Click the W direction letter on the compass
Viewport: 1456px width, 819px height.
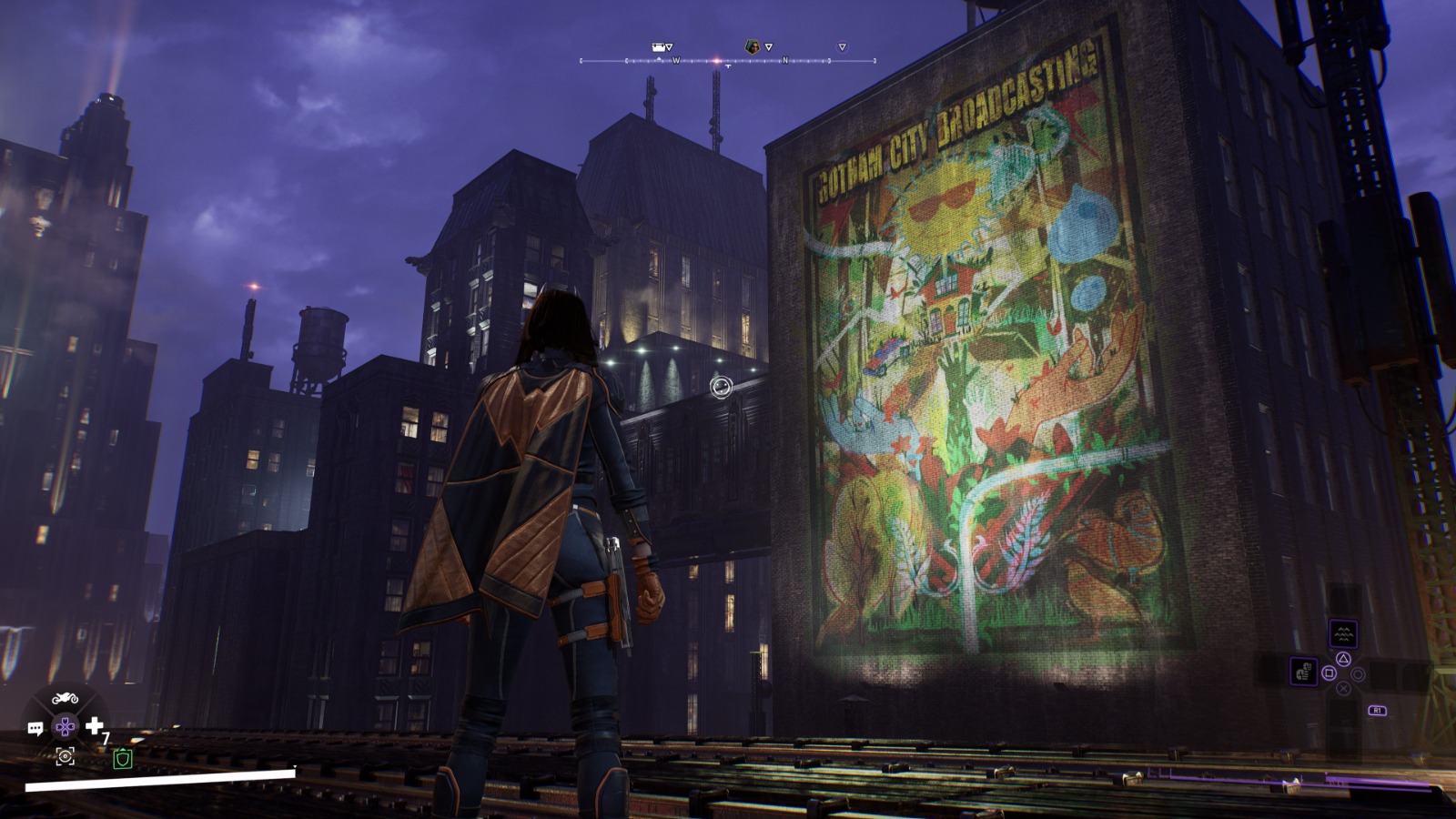click(x=676, y=61)
